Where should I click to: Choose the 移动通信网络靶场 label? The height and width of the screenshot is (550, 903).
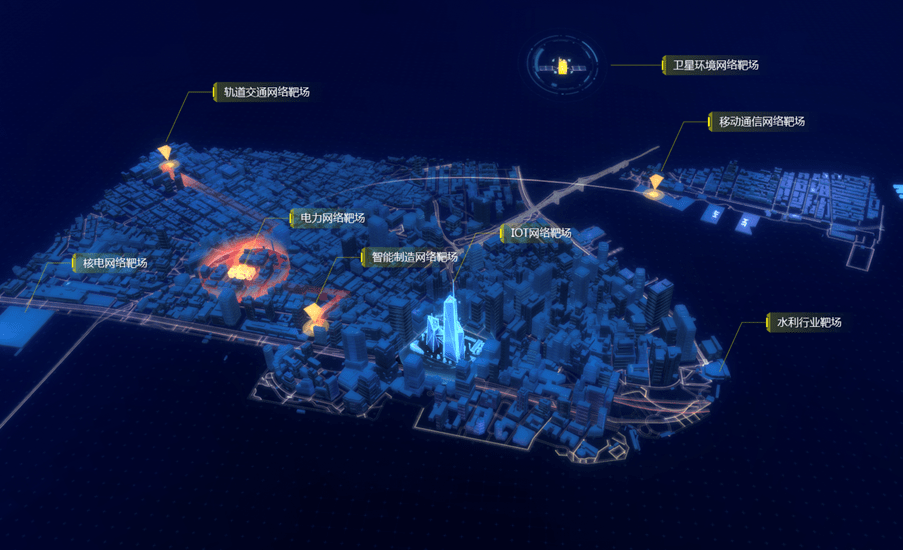(x=761, y=122)
